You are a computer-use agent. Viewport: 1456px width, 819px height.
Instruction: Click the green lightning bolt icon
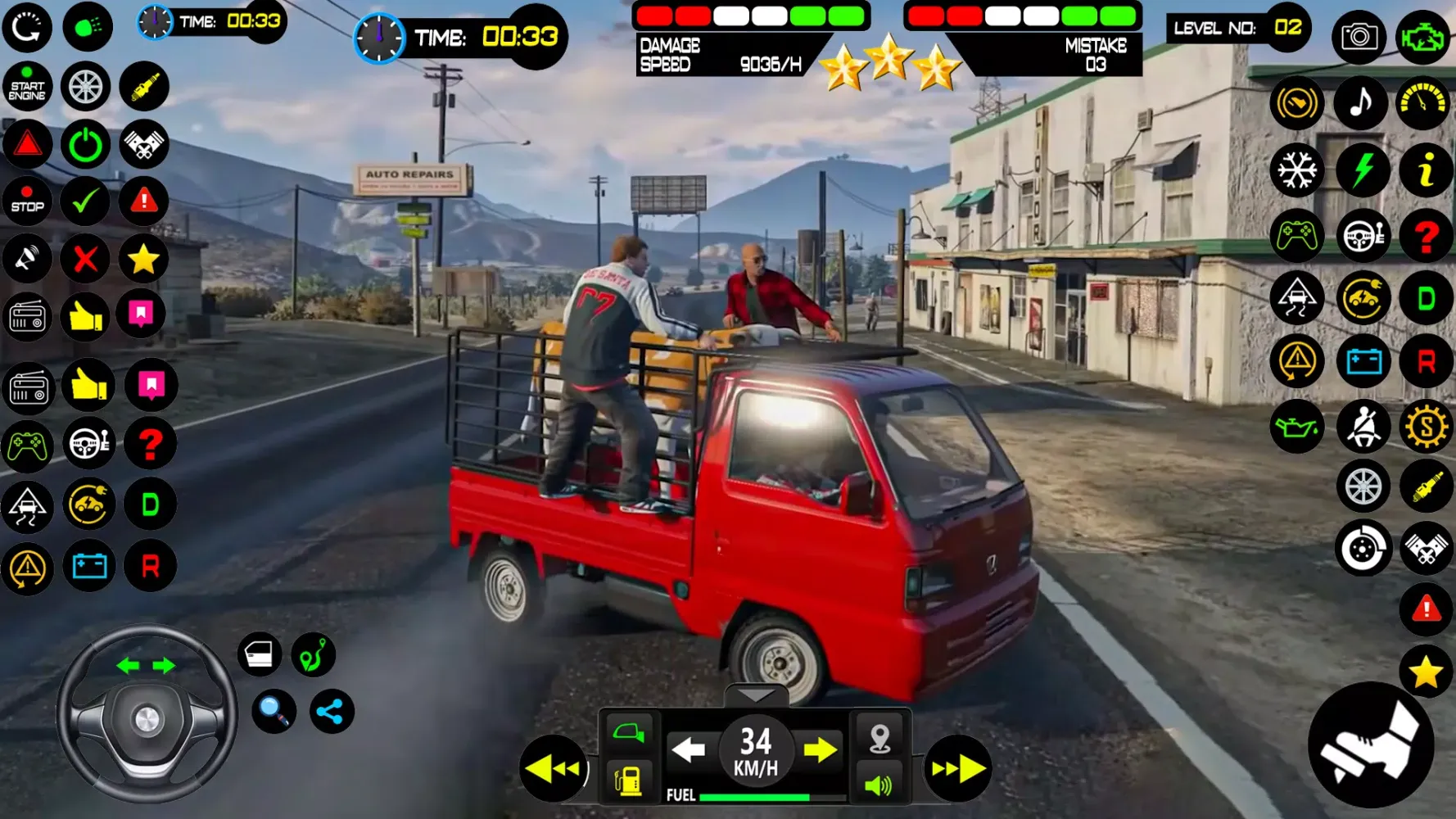[1361, 170]
